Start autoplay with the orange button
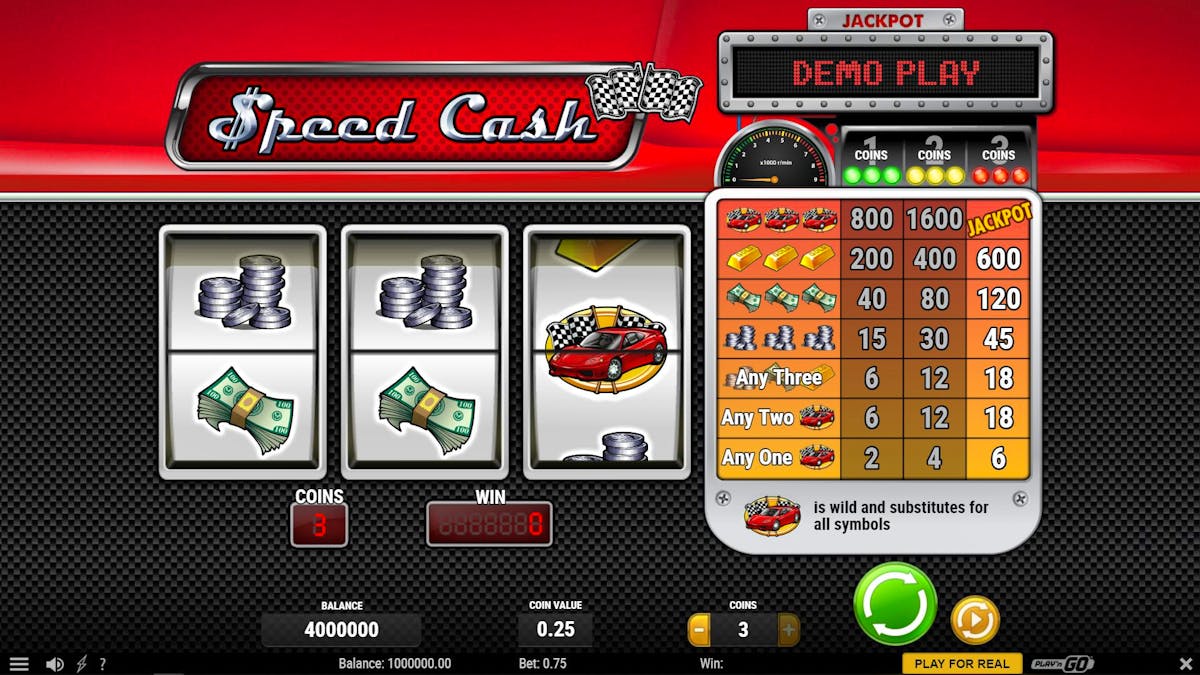The height and width of the screenshot is (675, 1200). pos(974,620)
